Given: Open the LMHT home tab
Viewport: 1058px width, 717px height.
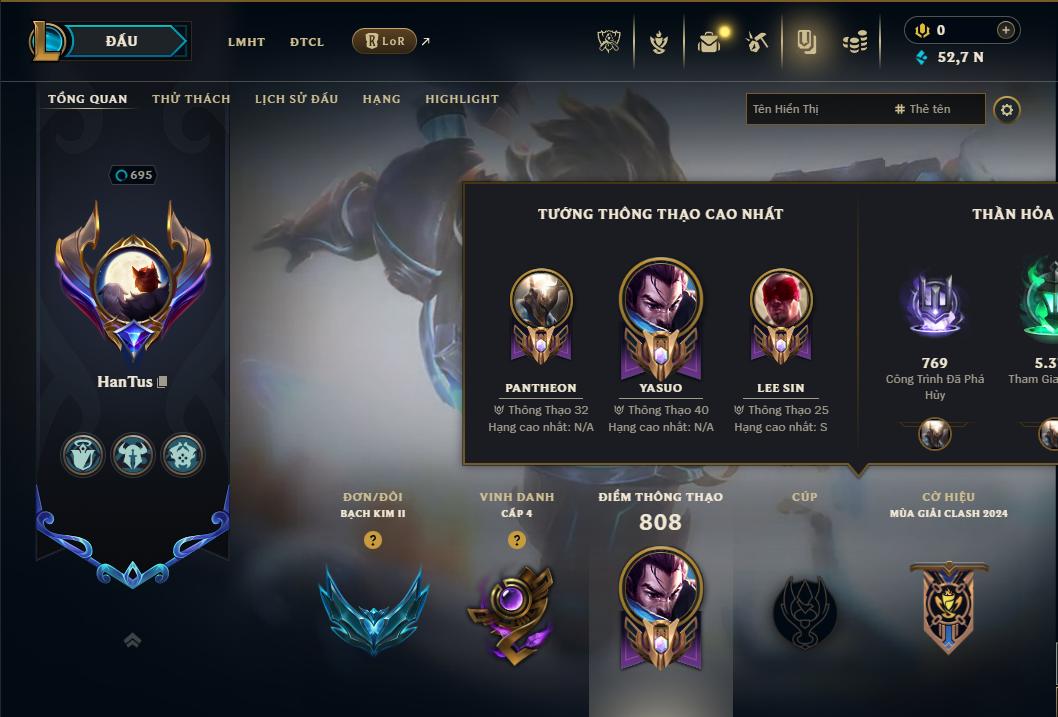Looking at the screenshot, I should (246, 42).
